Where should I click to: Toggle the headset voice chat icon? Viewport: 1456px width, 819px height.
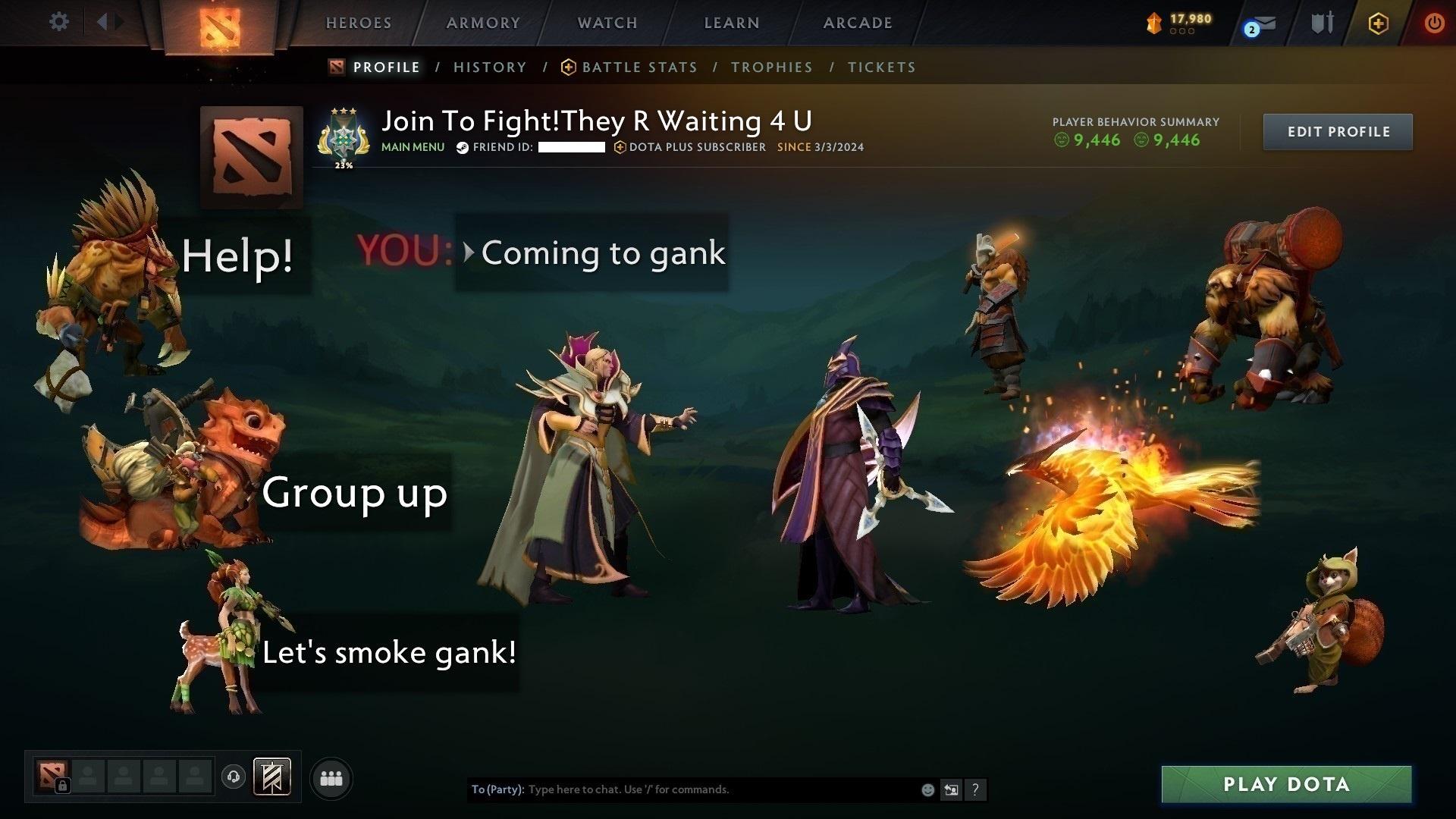[232, 777]
